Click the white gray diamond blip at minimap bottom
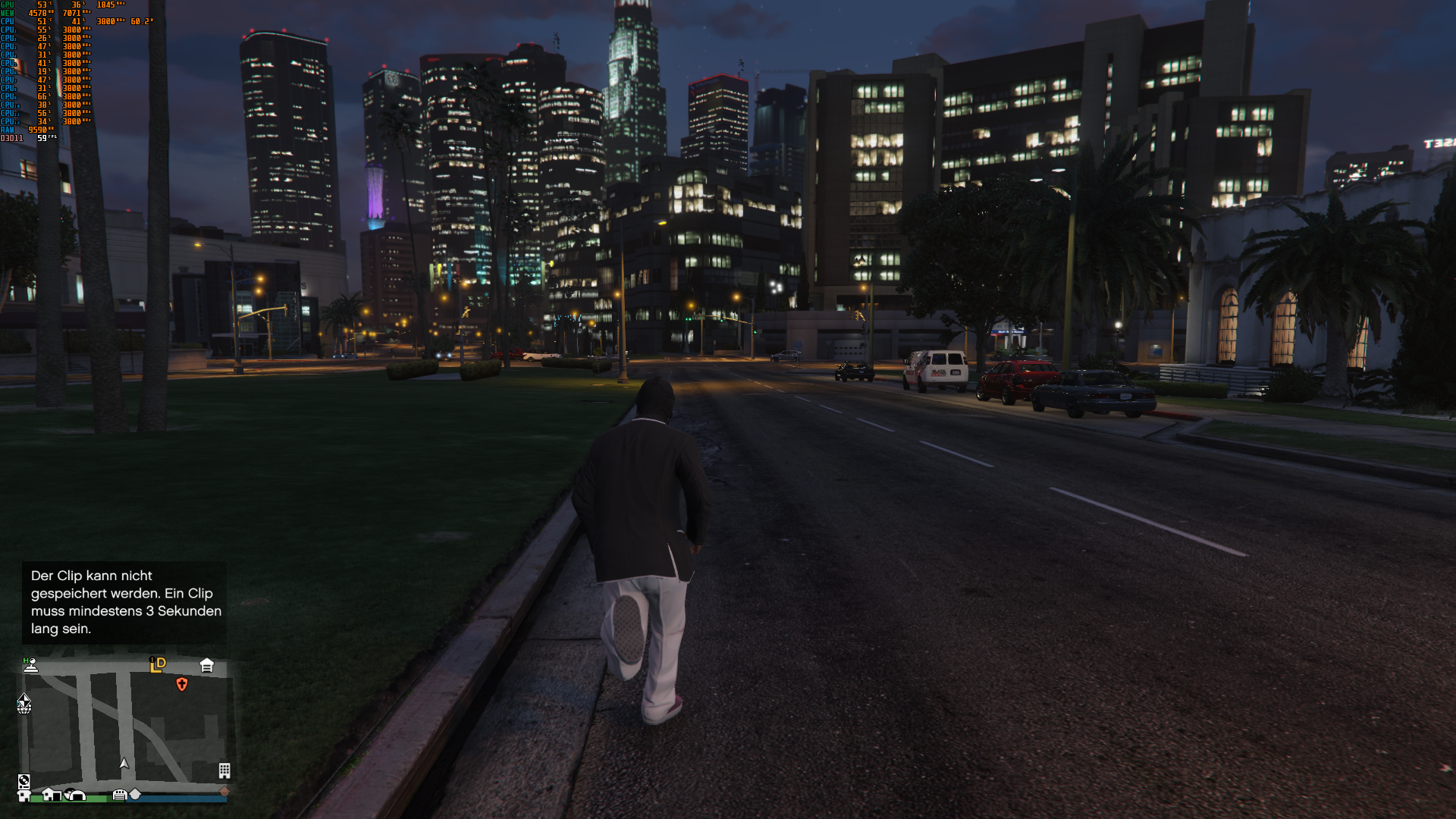 [135, 795]
